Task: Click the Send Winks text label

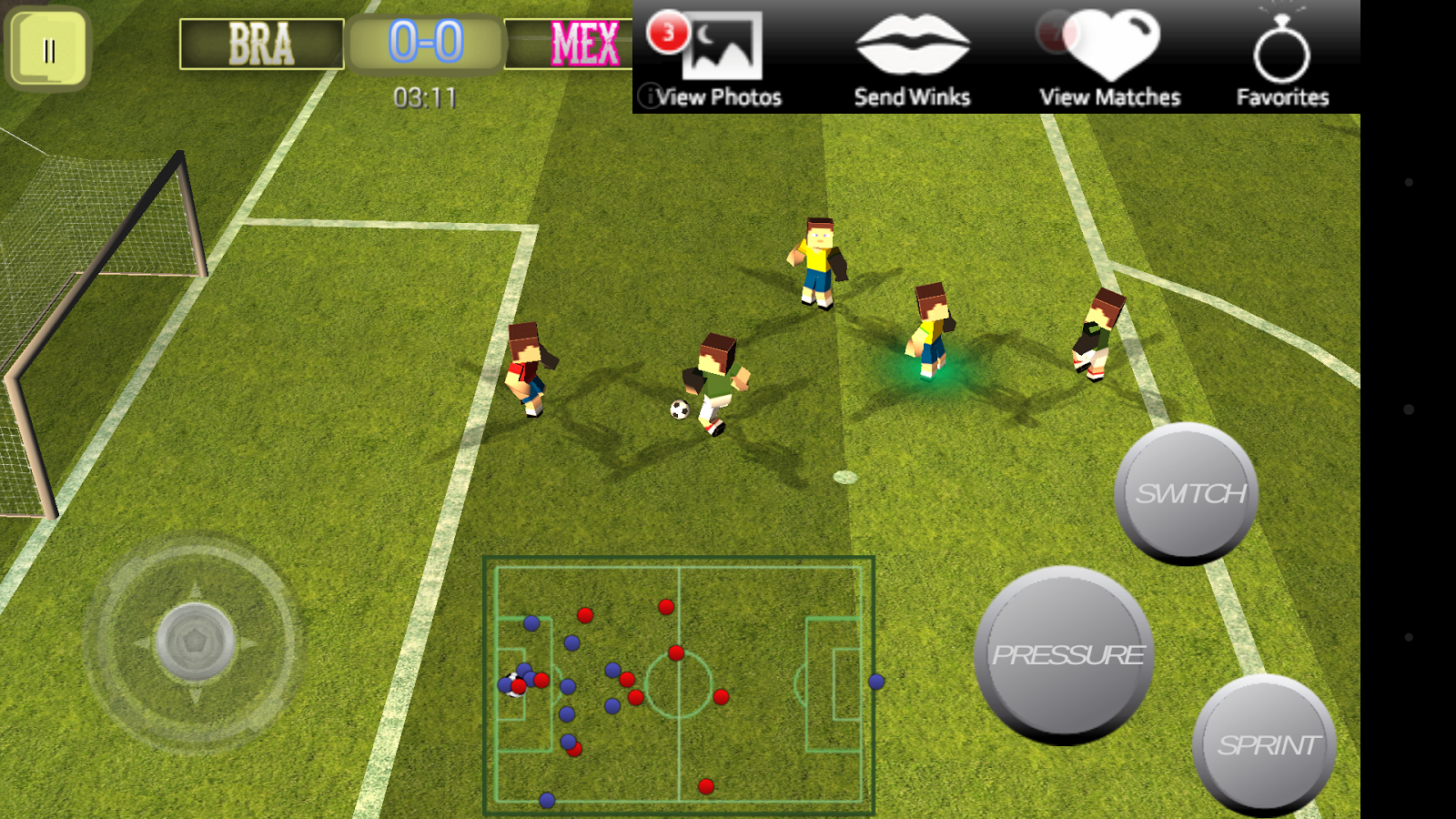Action: click(x=911, y=95)
